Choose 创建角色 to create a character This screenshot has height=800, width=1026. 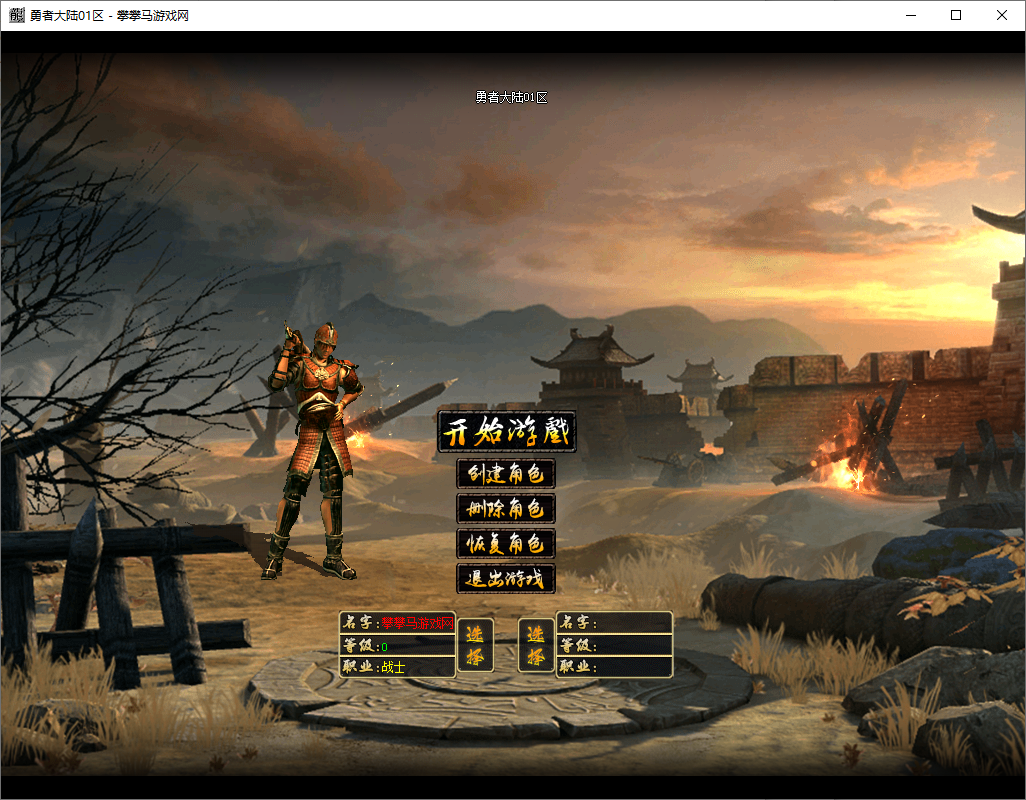(x=506, y=473)
